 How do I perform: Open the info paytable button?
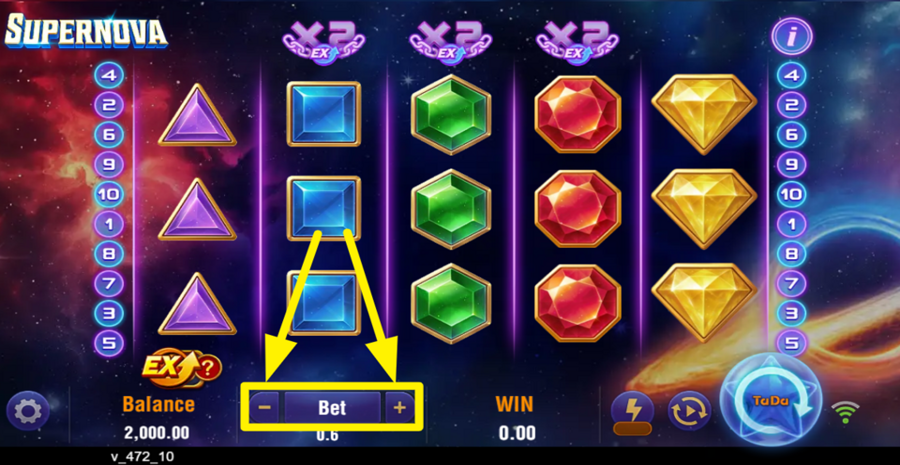pos(791,37)
